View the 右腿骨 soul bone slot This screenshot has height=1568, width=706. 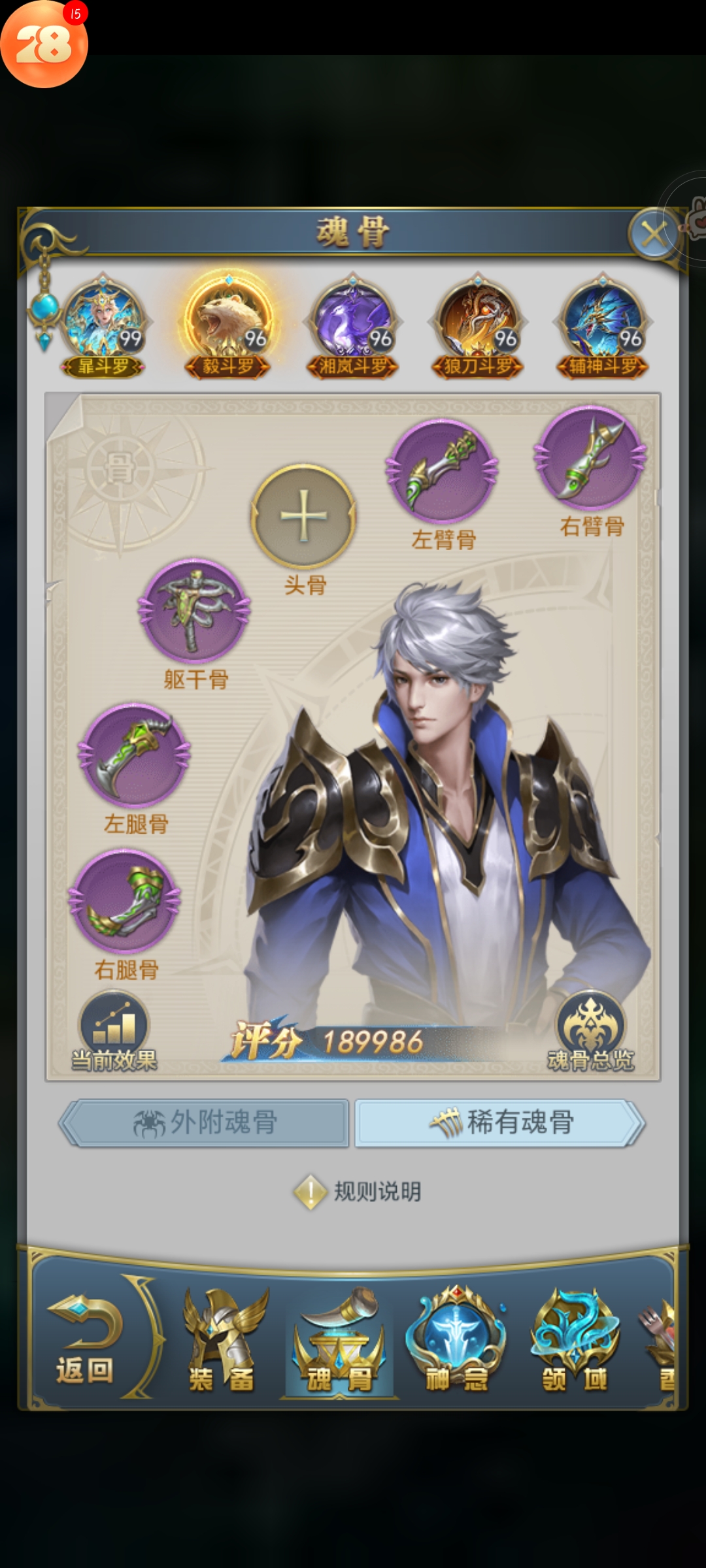pyautogui.click(x=125, y=902)
